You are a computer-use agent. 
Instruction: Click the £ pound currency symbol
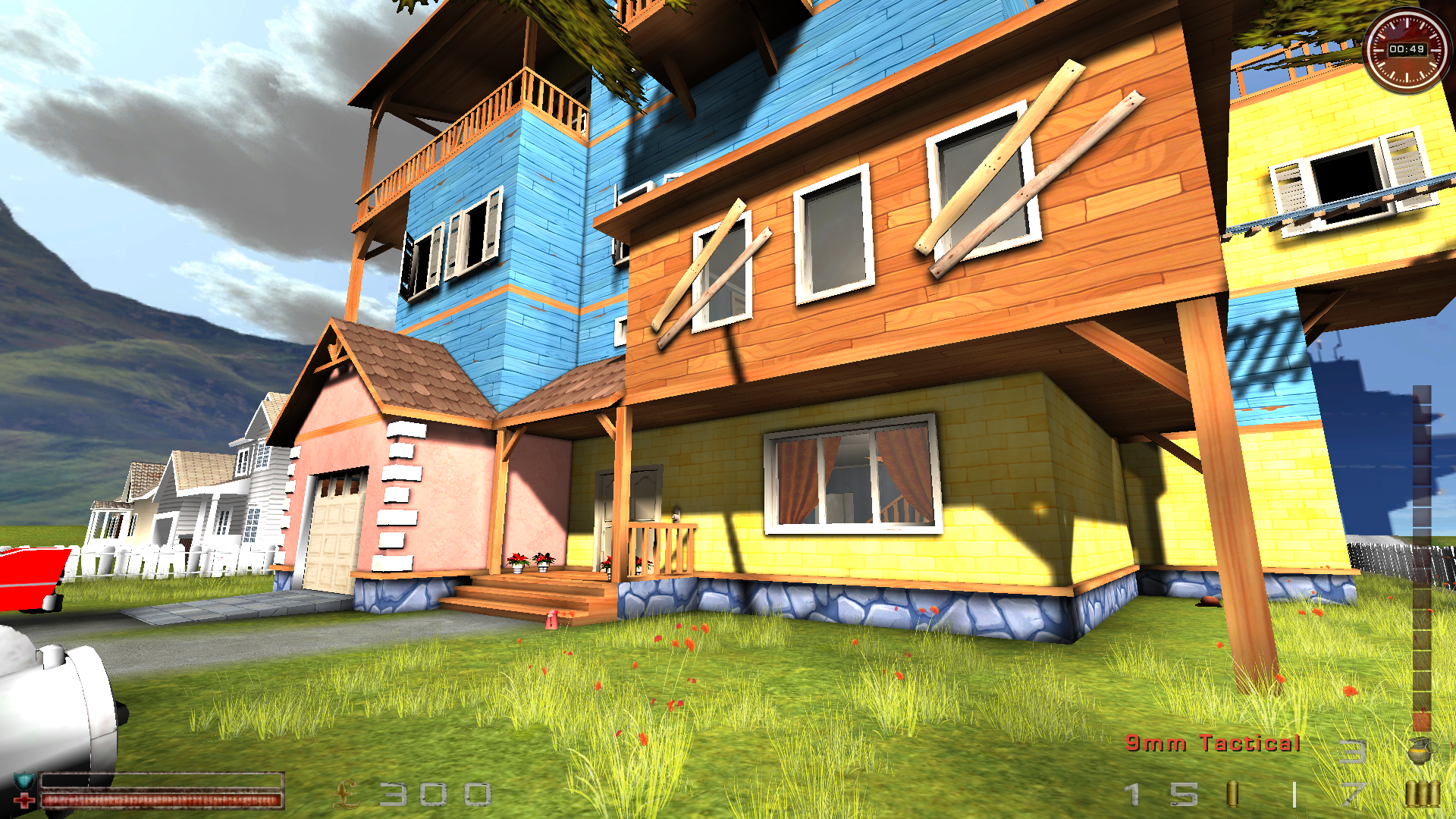(x=346, y=793)
